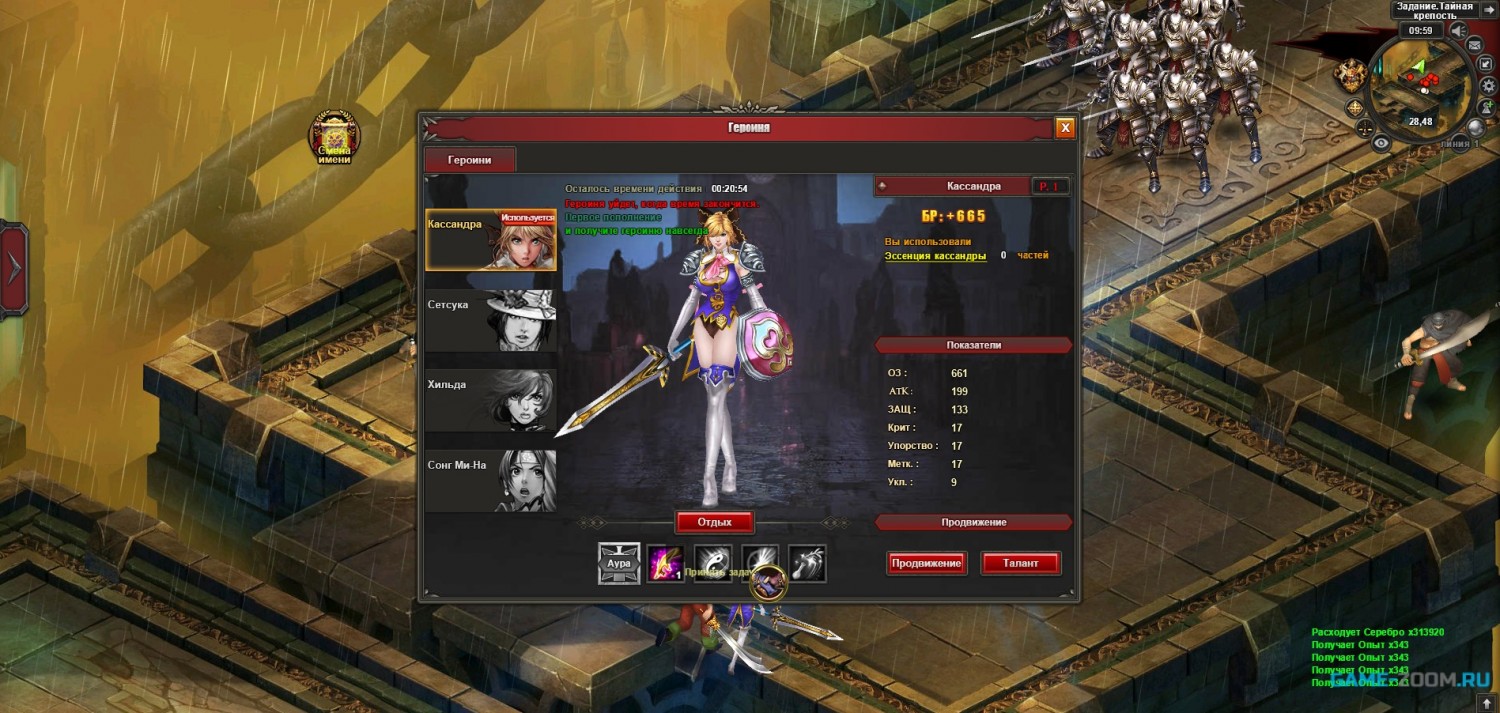Screen dimensions: 1500x713
Task: Open the Смена имени icon
Action: pos(335,138)
